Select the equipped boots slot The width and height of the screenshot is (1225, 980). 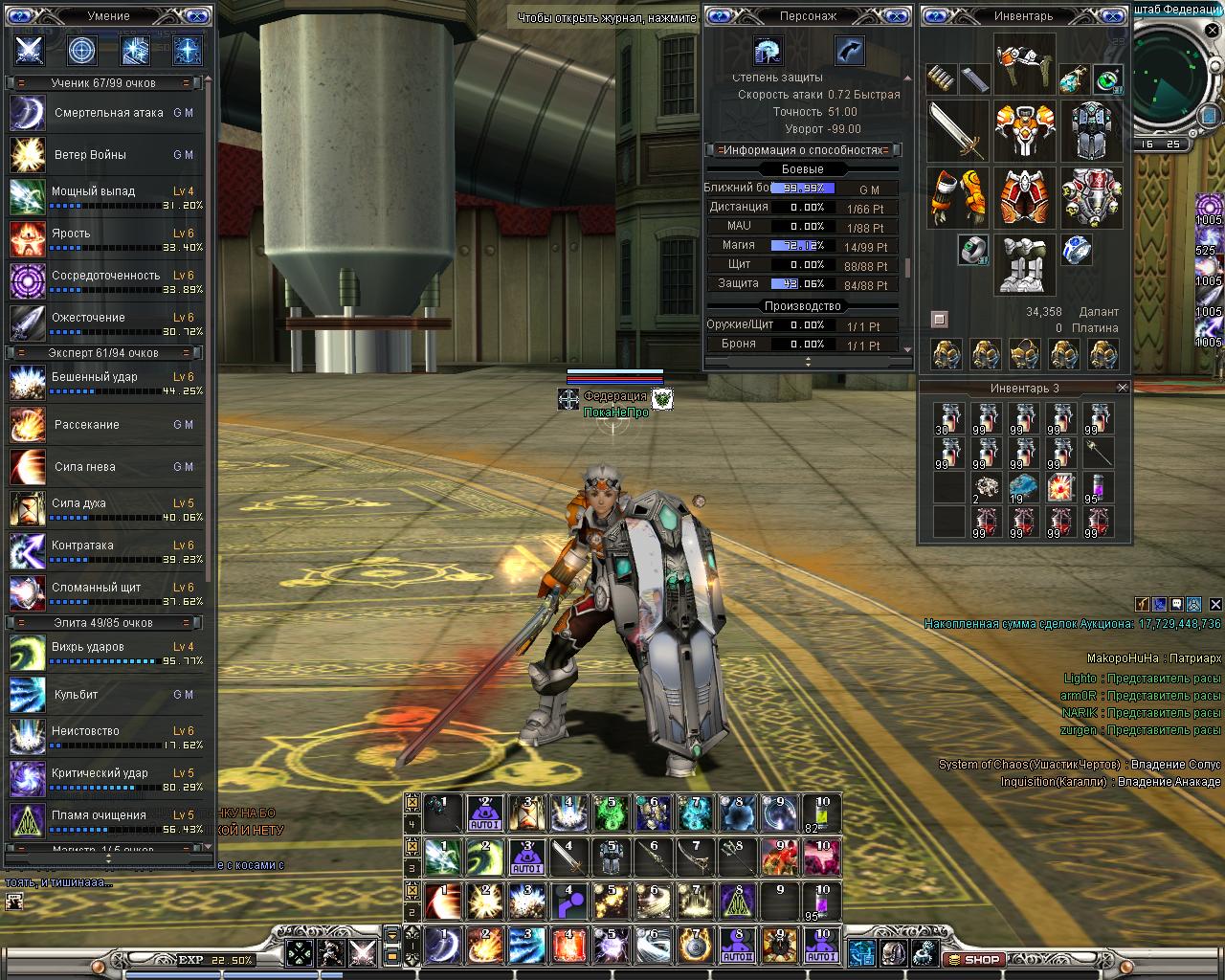(x=1024, y=263)
